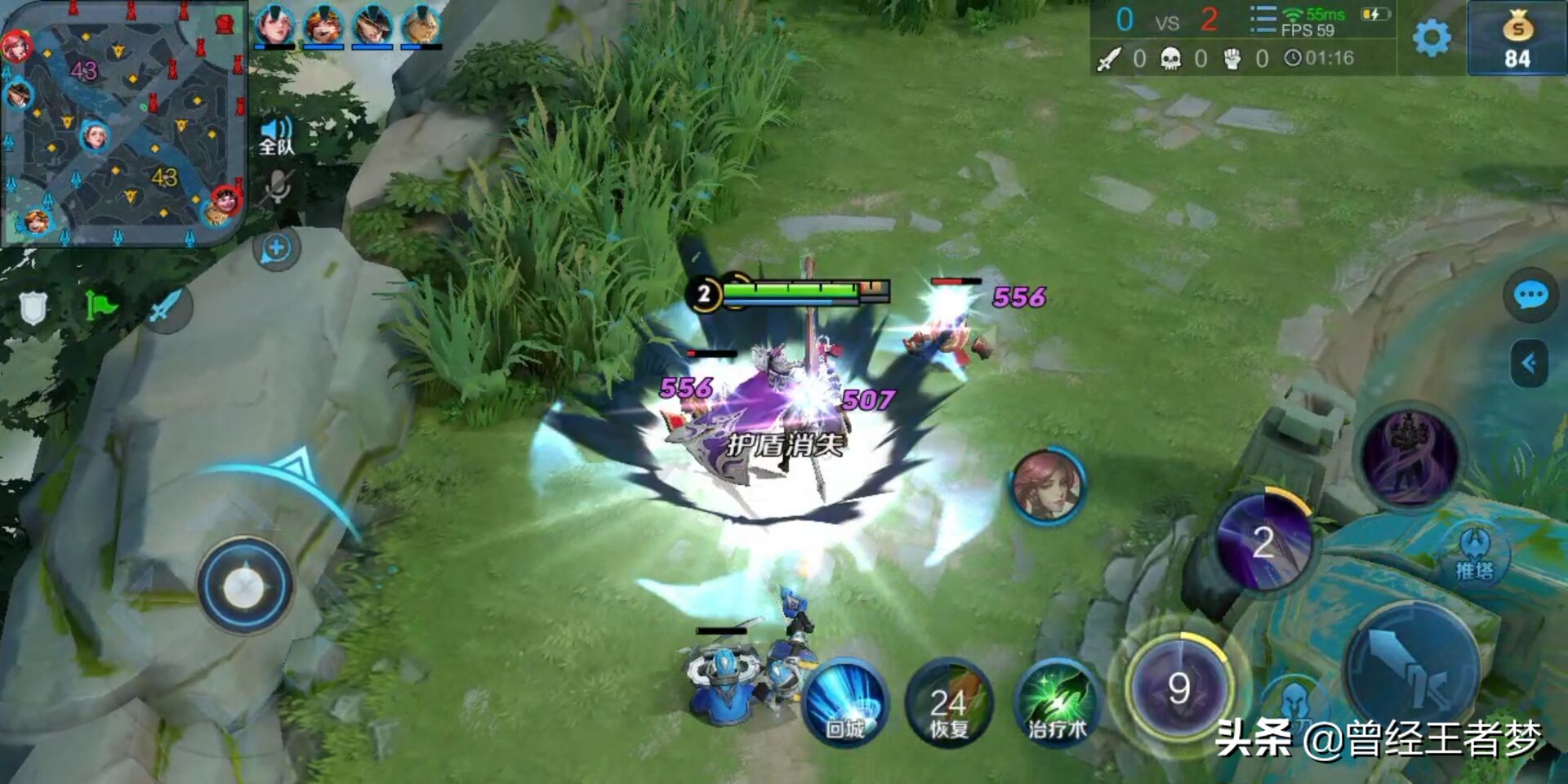Click the minimap
Viewport: 1568px width, 784px height.
pos(124,122)
